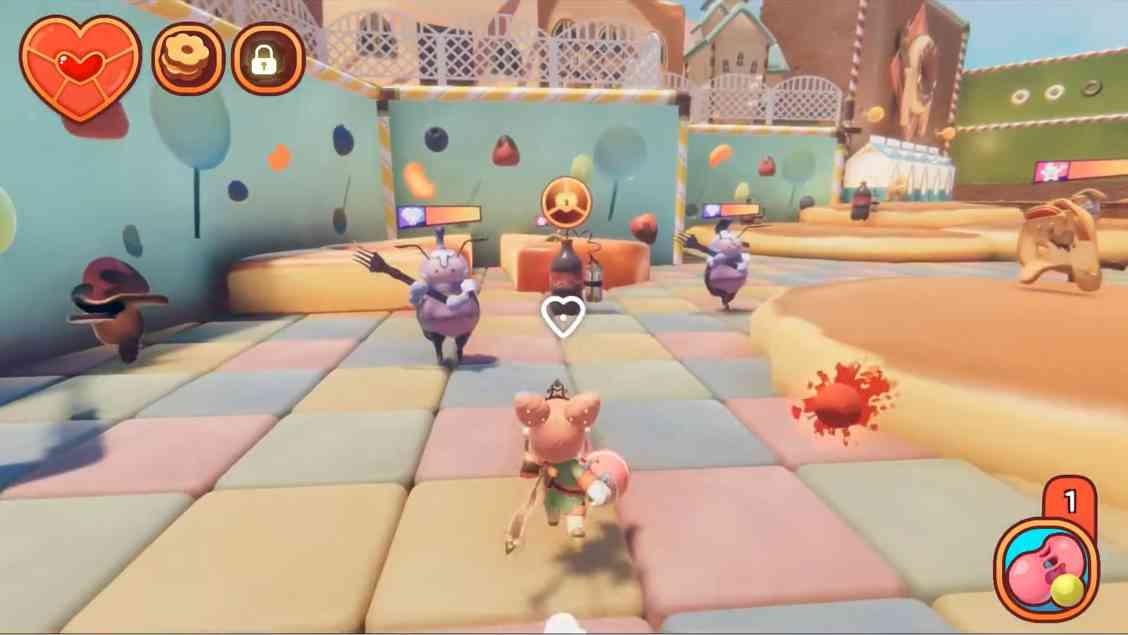Select the donut item slot
1128x635 pixels.
(188, 59)
